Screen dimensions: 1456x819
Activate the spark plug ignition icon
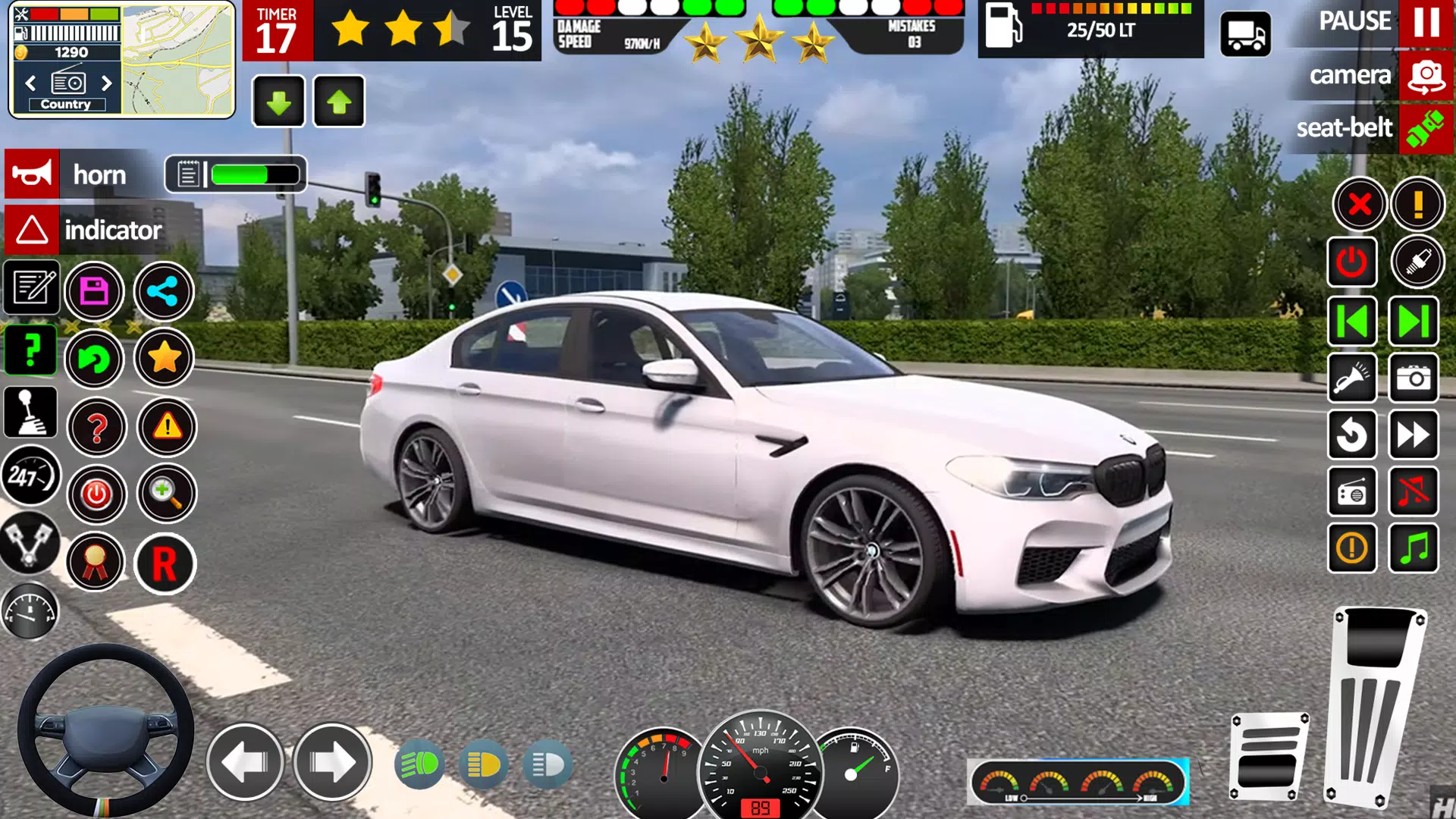pyautogui.click(x=1420, y=262)
